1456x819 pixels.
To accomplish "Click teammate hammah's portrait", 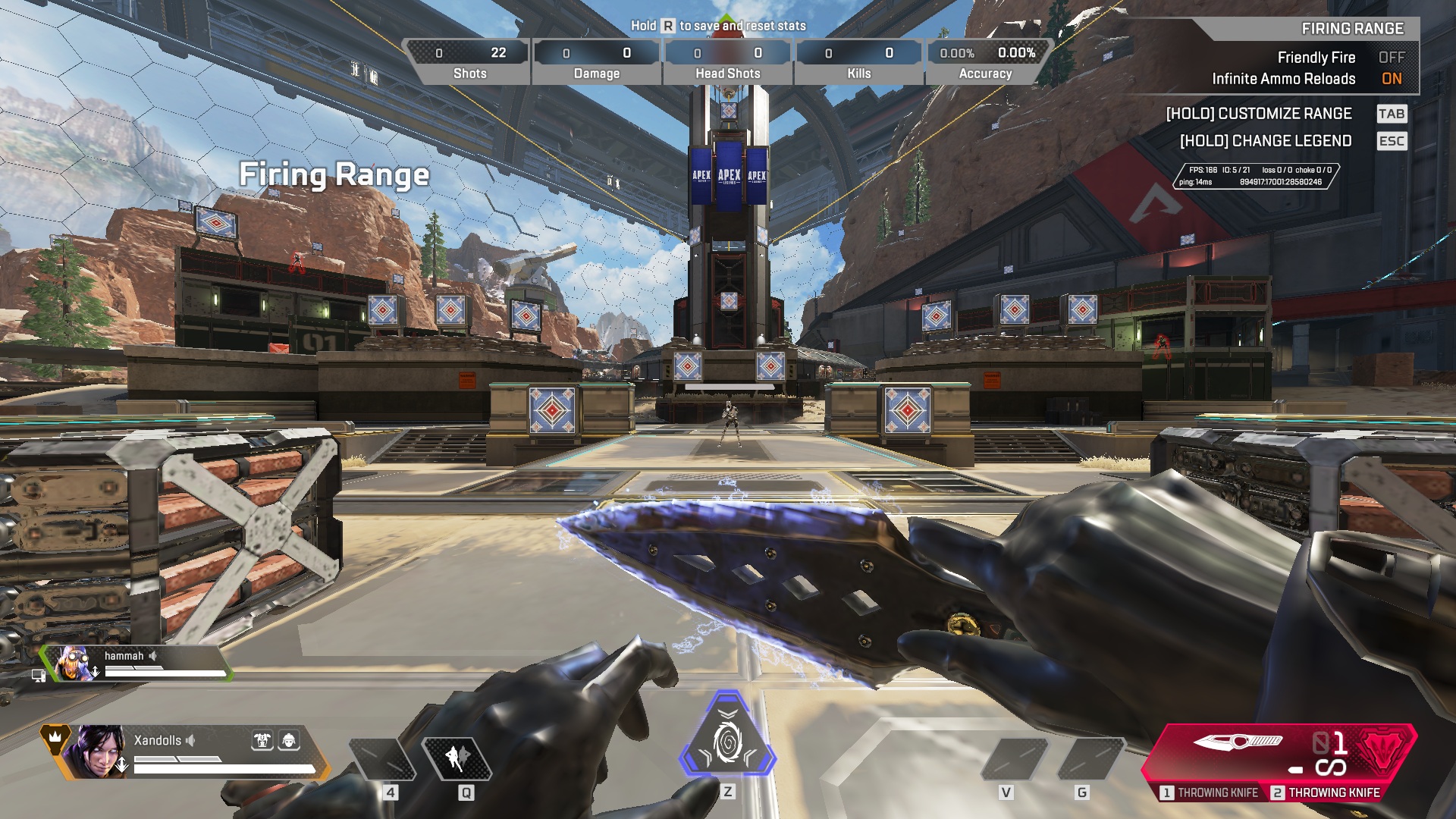I will [x=73, y=664].
